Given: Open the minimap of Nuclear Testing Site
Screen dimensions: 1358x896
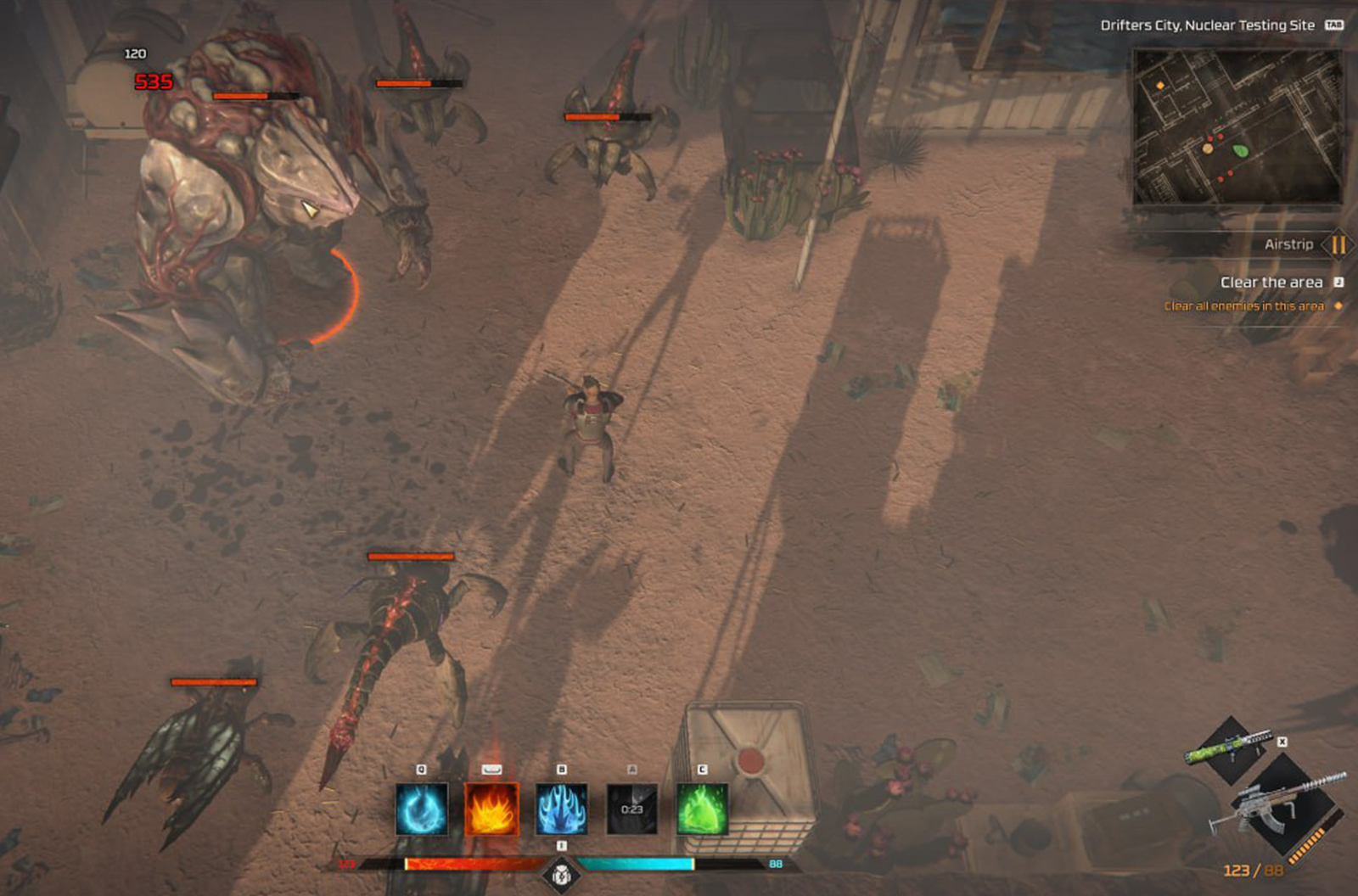Looking at the screenshot, I should [x=1238, y=127].
